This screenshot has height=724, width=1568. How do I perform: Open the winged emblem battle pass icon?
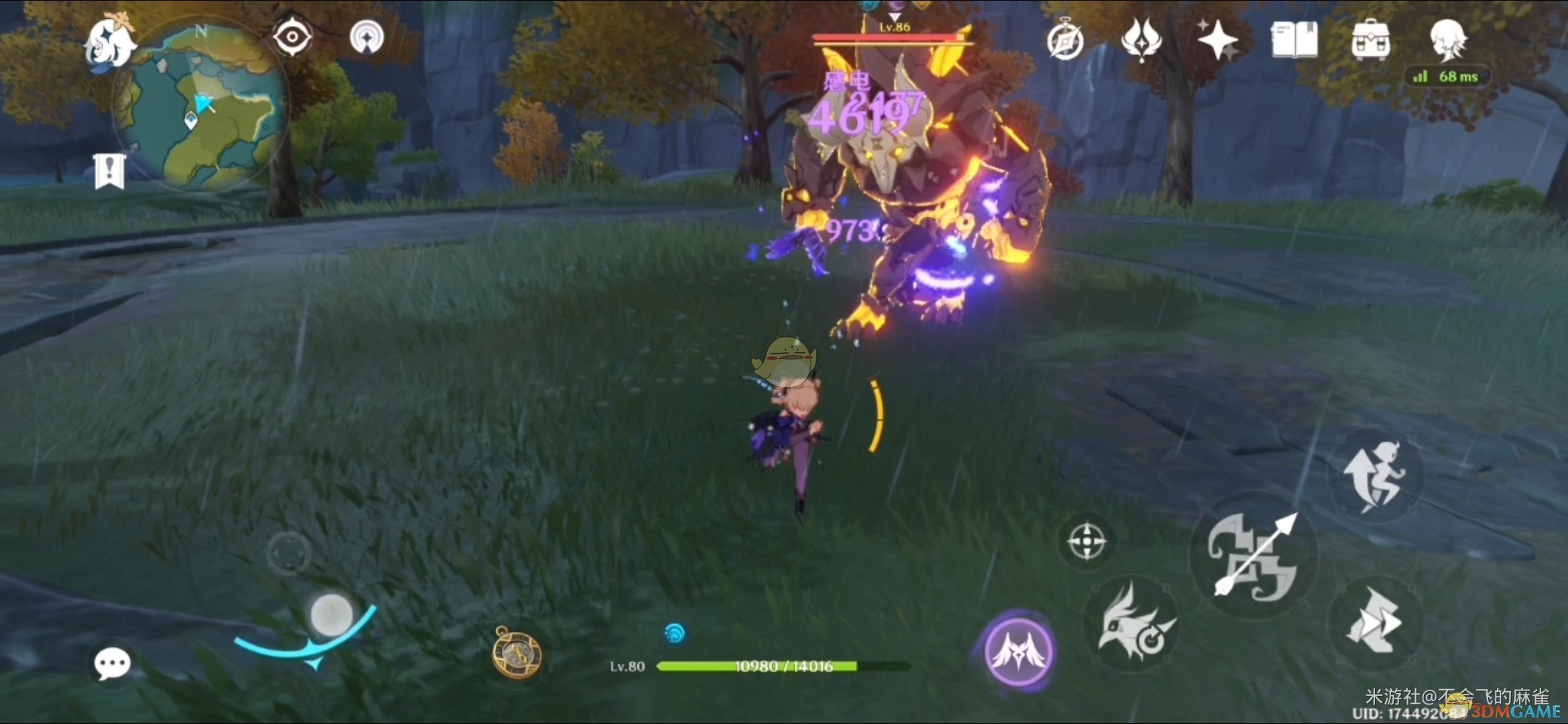pos(1141,40)
